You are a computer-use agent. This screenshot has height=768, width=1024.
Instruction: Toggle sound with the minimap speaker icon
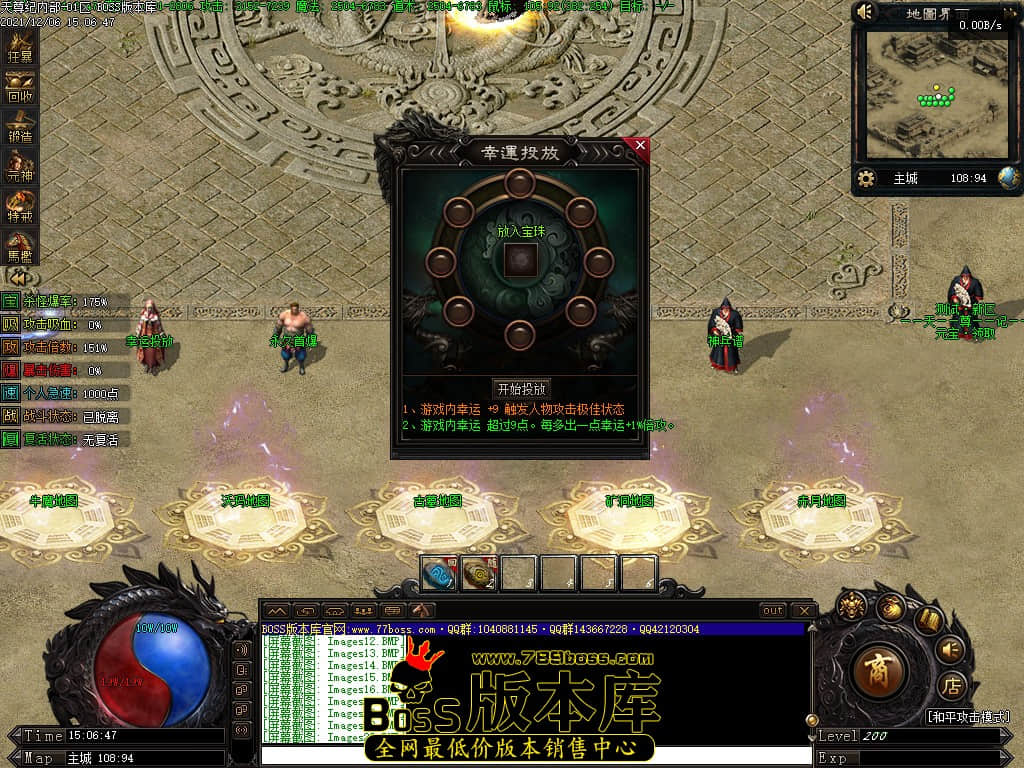tap(866, 12)
